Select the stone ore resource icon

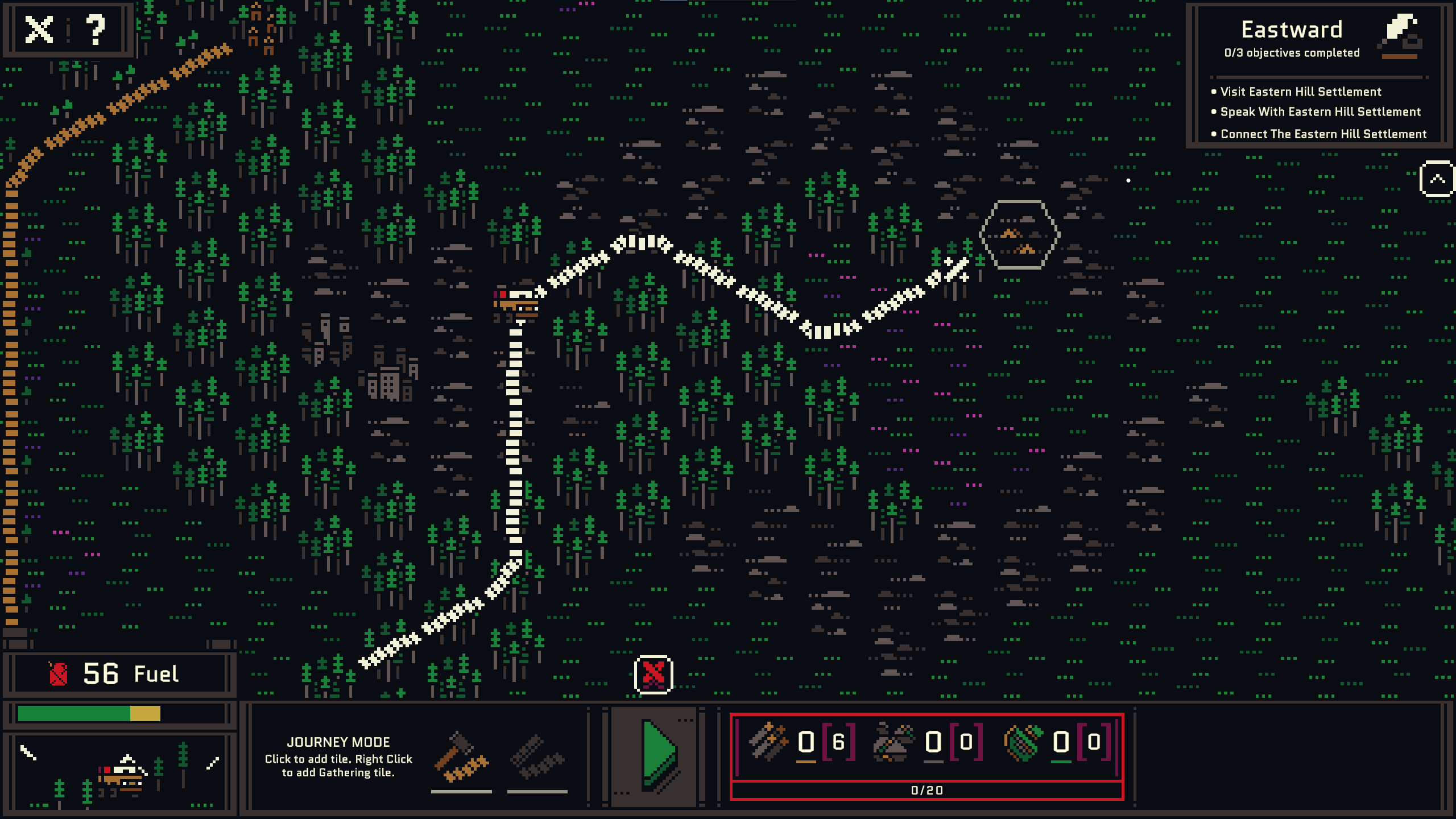pyautogui.click(x=893, y=742)
